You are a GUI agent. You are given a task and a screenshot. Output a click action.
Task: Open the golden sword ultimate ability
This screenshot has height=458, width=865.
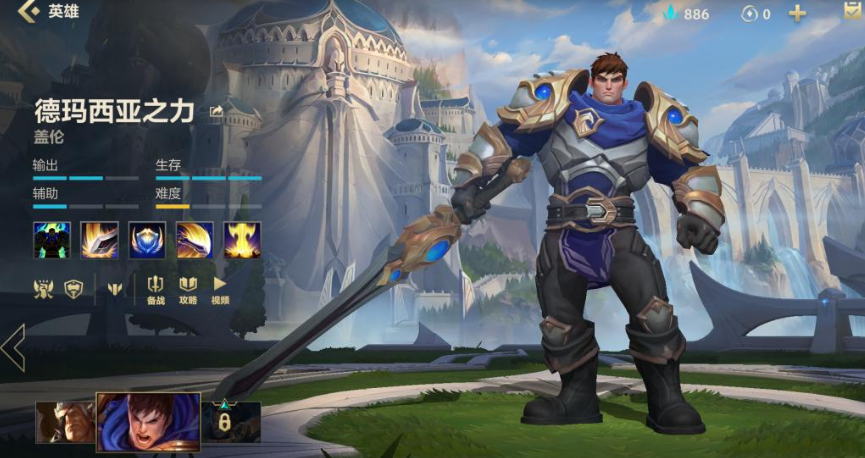(242, 240)
